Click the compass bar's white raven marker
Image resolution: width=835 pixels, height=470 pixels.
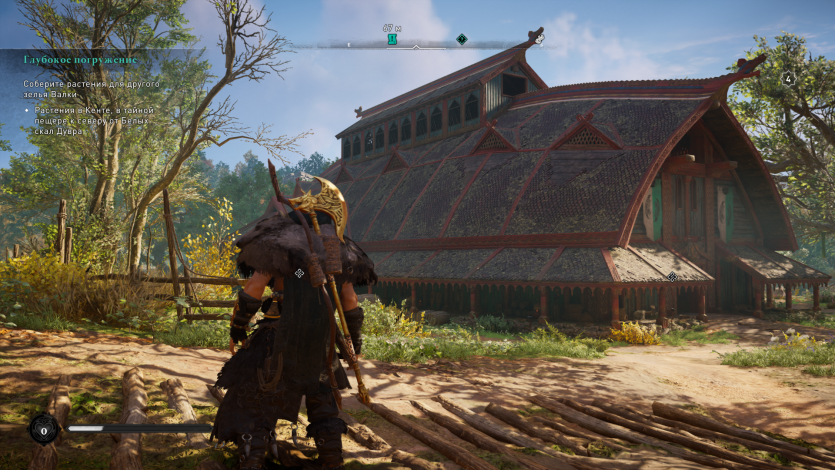[539, 39]
